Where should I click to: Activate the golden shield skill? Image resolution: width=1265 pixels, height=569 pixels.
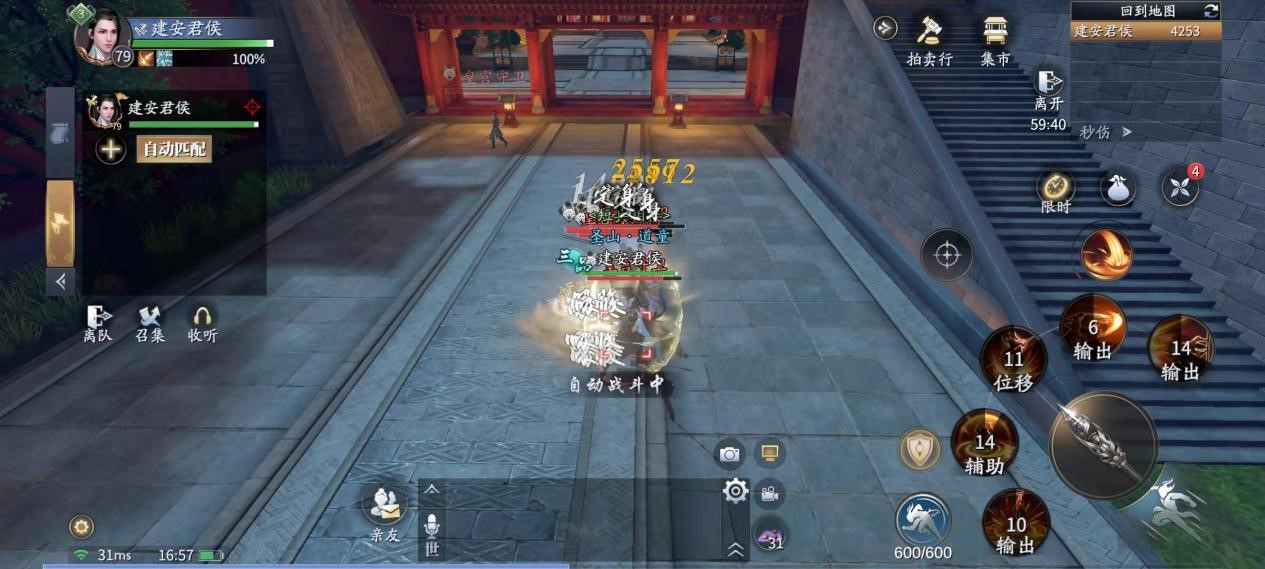click(x=919, y=449)
